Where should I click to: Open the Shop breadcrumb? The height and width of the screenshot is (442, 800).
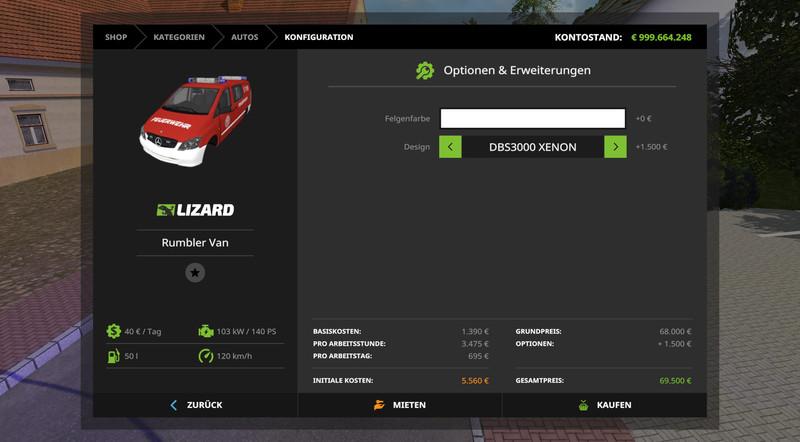(116, 37)
